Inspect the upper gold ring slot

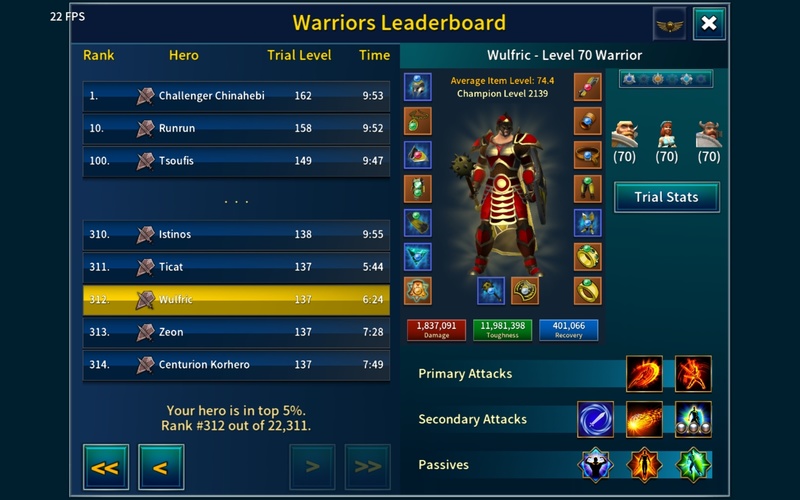tap(588, 257)
